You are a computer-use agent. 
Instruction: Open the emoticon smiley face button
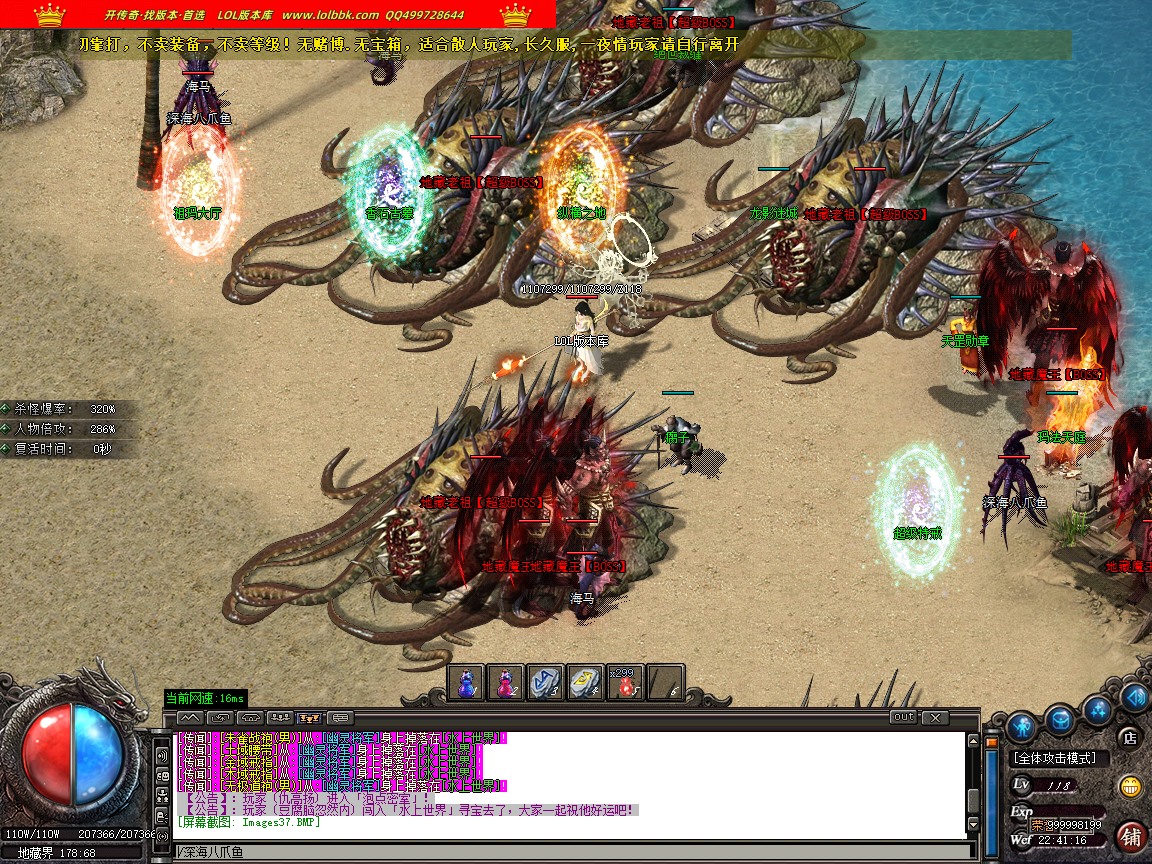pyautogui.click(x=1131, y=786)
